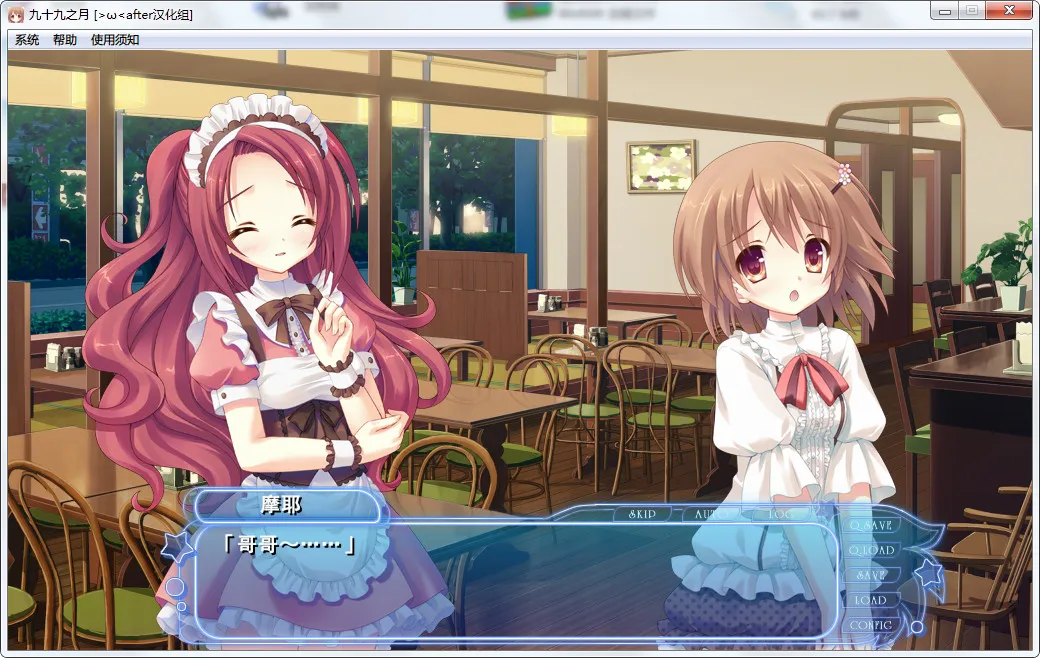Image resolution: width=1040 pixels, height=658 pixels.
Task: Minimize the game window
Action: click(x=944, y=11)
